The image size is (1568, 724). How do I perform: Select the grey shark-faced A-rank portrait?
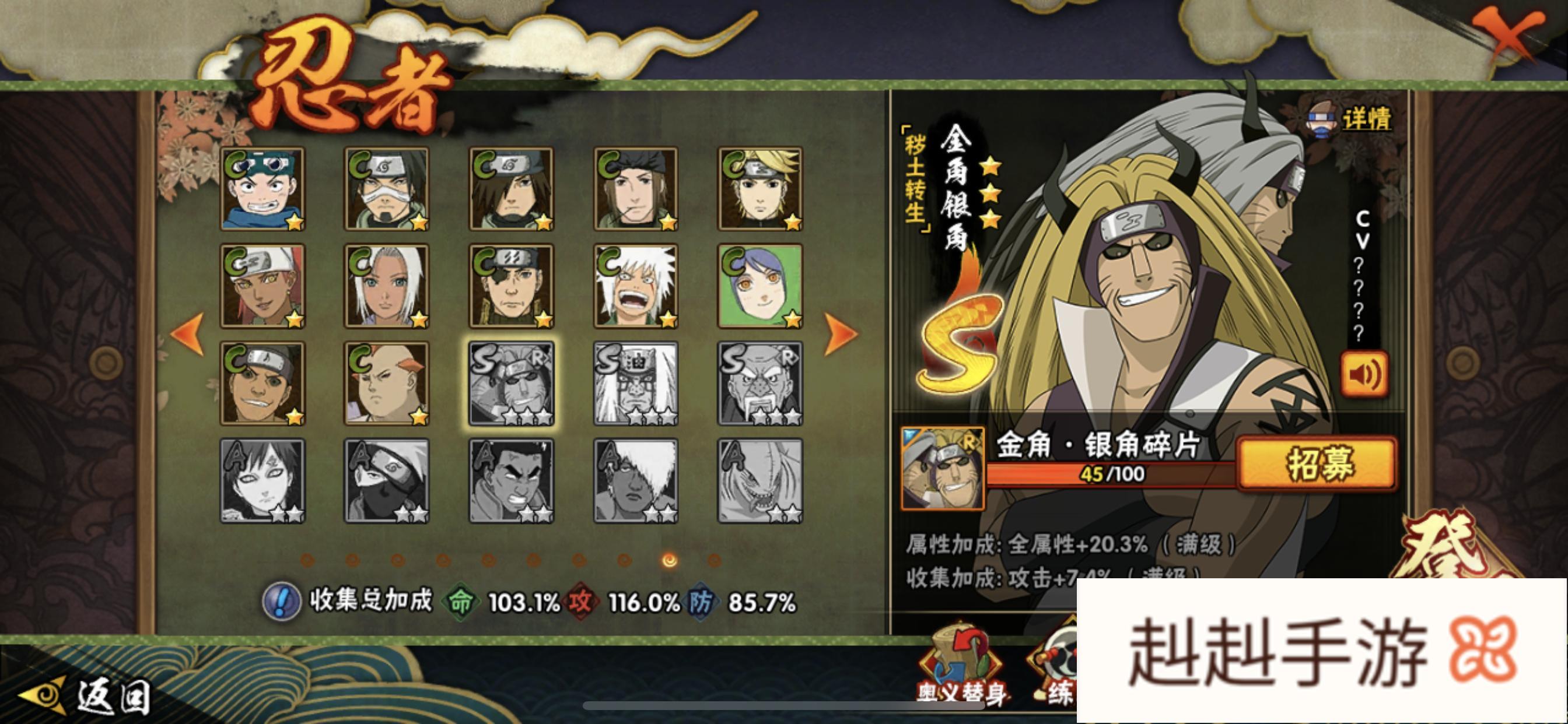pyautogui.click(x=760, y=481)
